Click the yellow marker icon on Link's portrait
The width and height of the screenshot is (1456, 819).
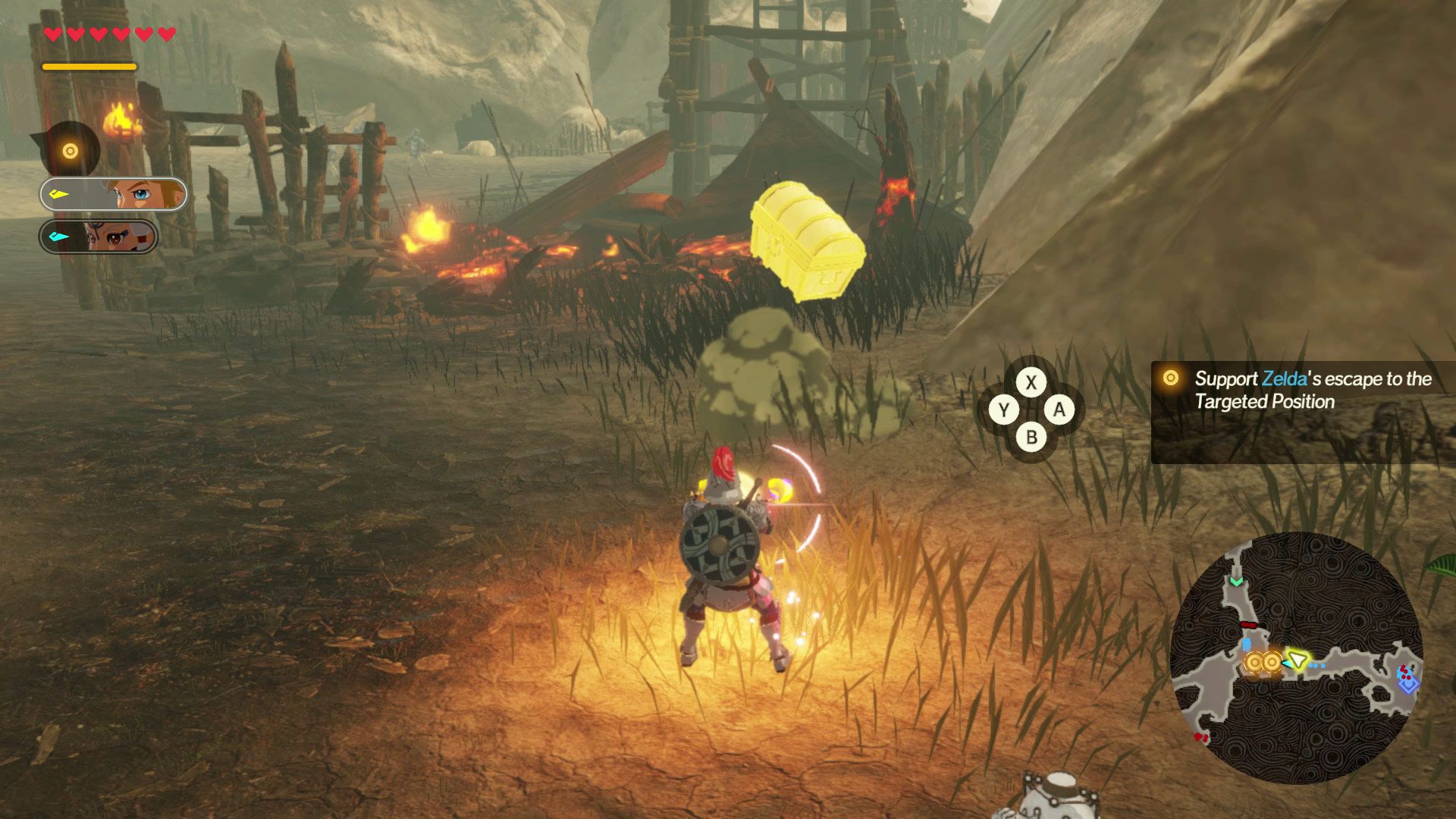59,194
